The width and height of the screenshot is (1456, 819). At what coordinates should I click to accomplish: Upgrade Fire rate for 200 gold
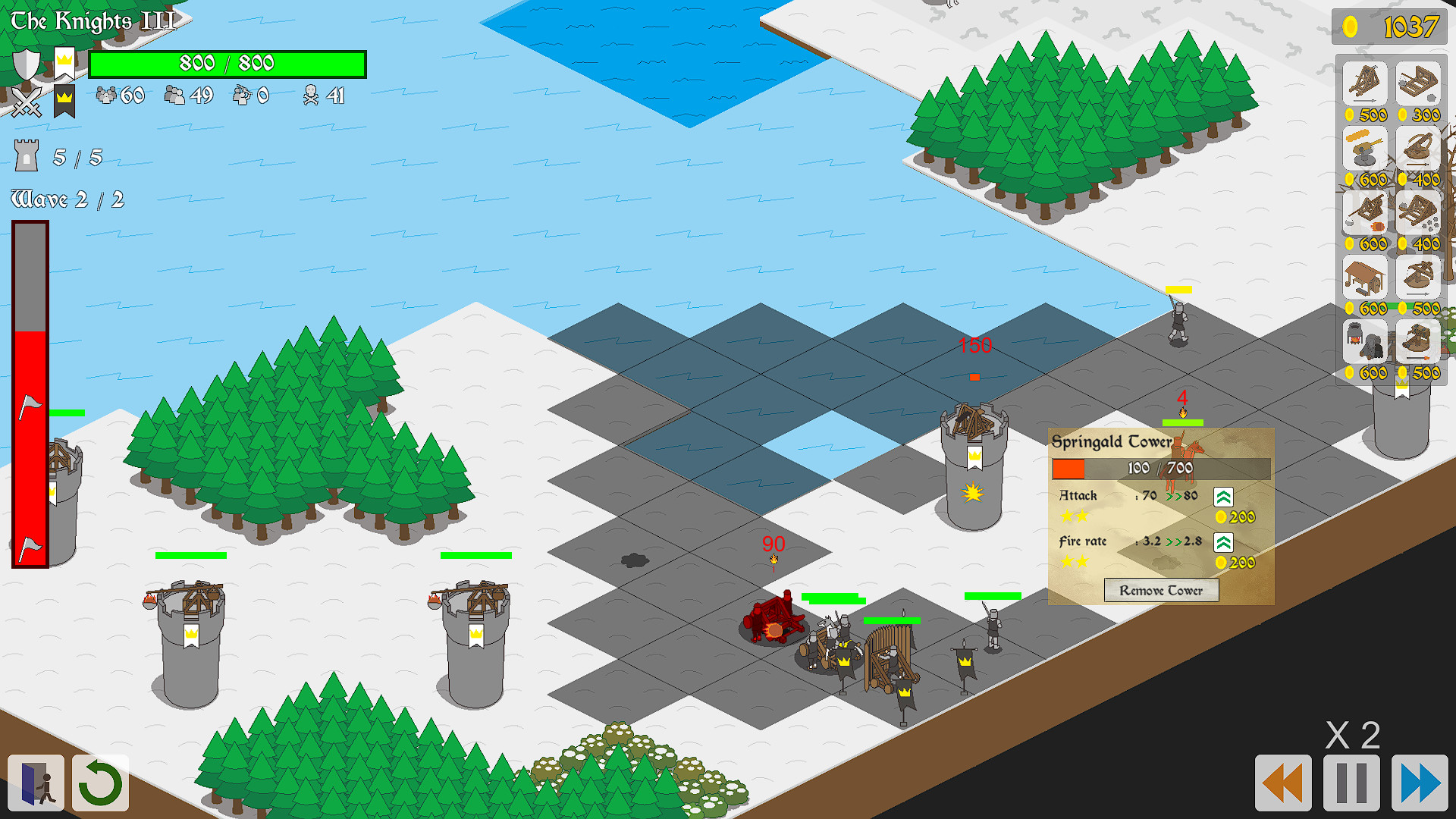click(1223, 542)
